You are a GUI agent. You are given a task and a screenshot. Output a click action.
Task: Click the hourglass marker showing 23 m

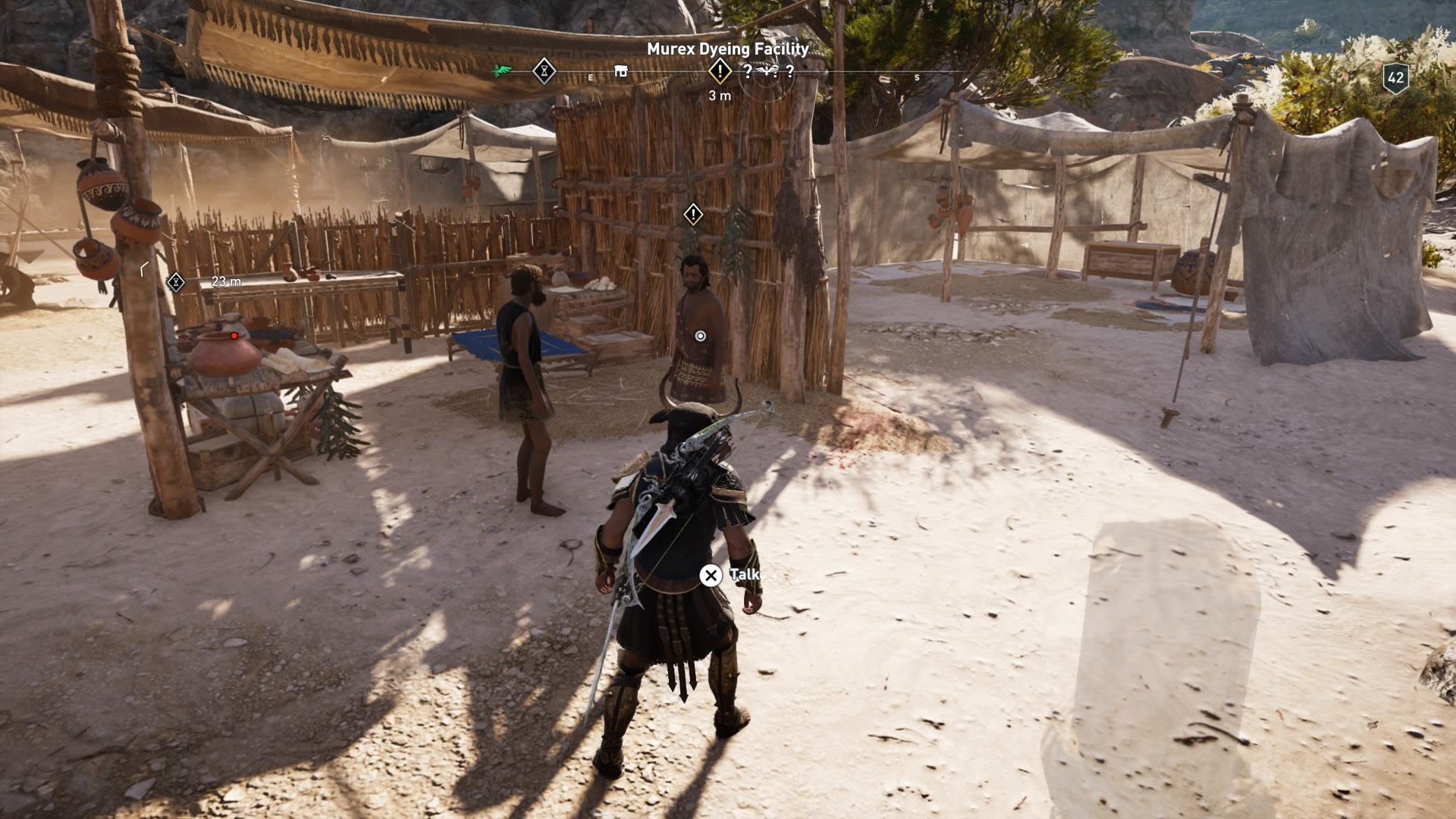click(x=175, y=282)
